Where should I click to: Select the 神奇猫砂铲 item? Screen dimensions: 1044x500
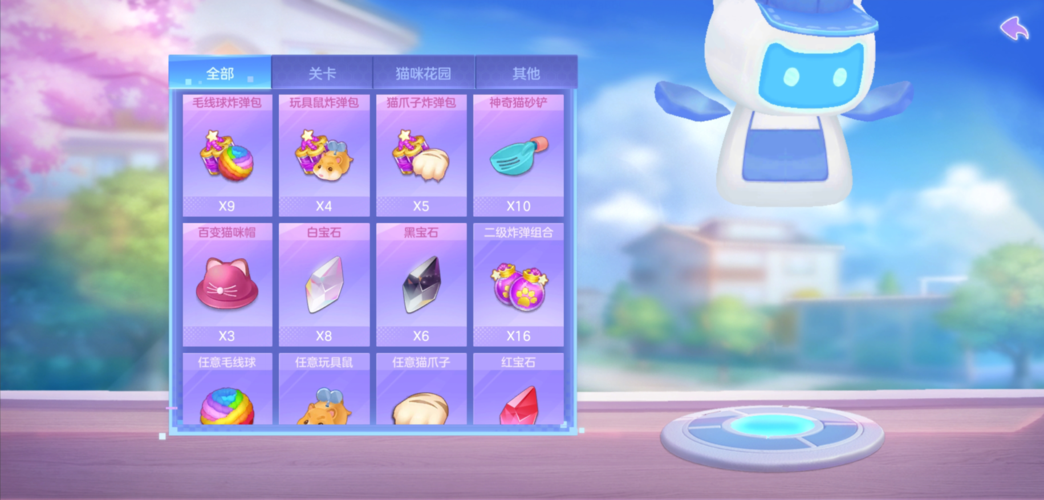pos(518,156)
